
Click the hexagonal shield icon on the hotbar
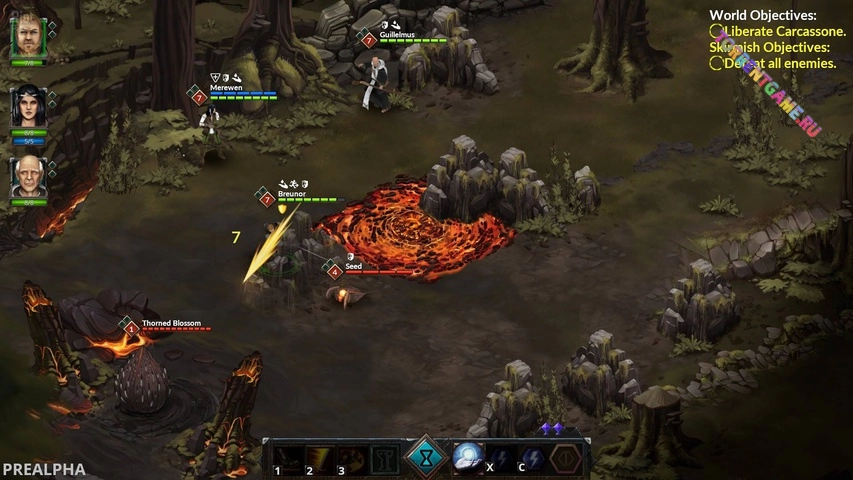[x=566, y=458]
